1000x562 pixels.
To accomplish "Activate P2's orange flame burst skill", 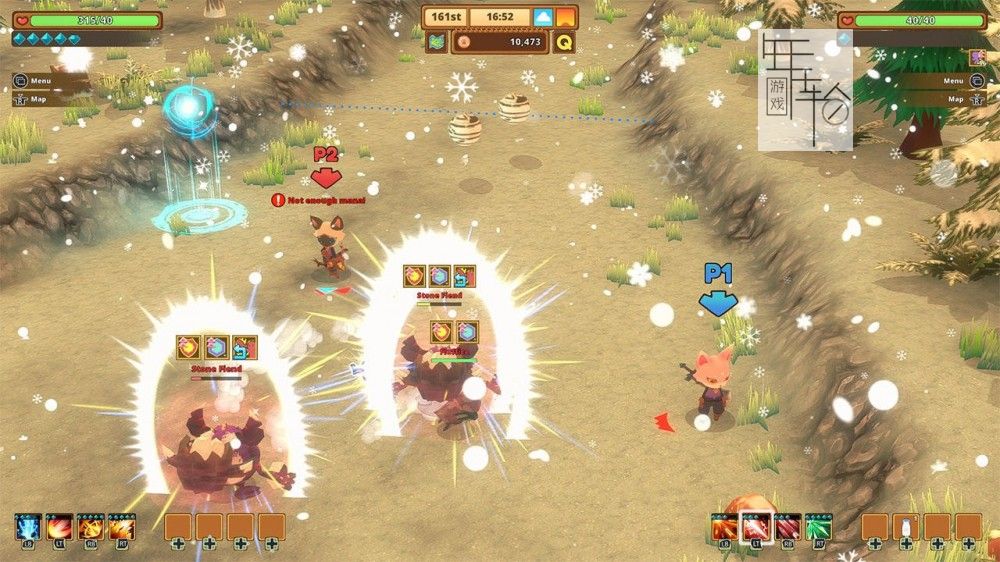I will (x=724, y=527).
